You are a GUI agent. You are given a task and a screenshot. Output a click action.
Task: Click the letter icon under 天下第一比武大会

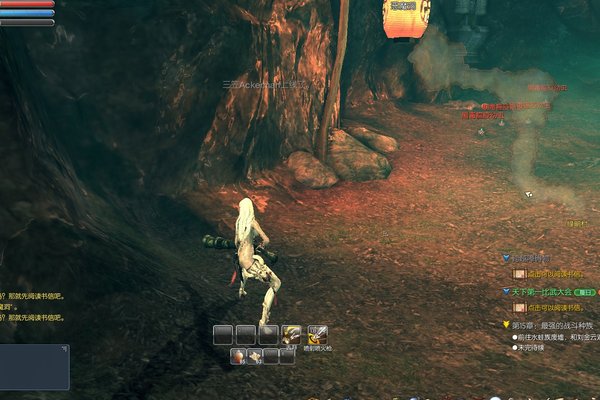coord(519,307)
